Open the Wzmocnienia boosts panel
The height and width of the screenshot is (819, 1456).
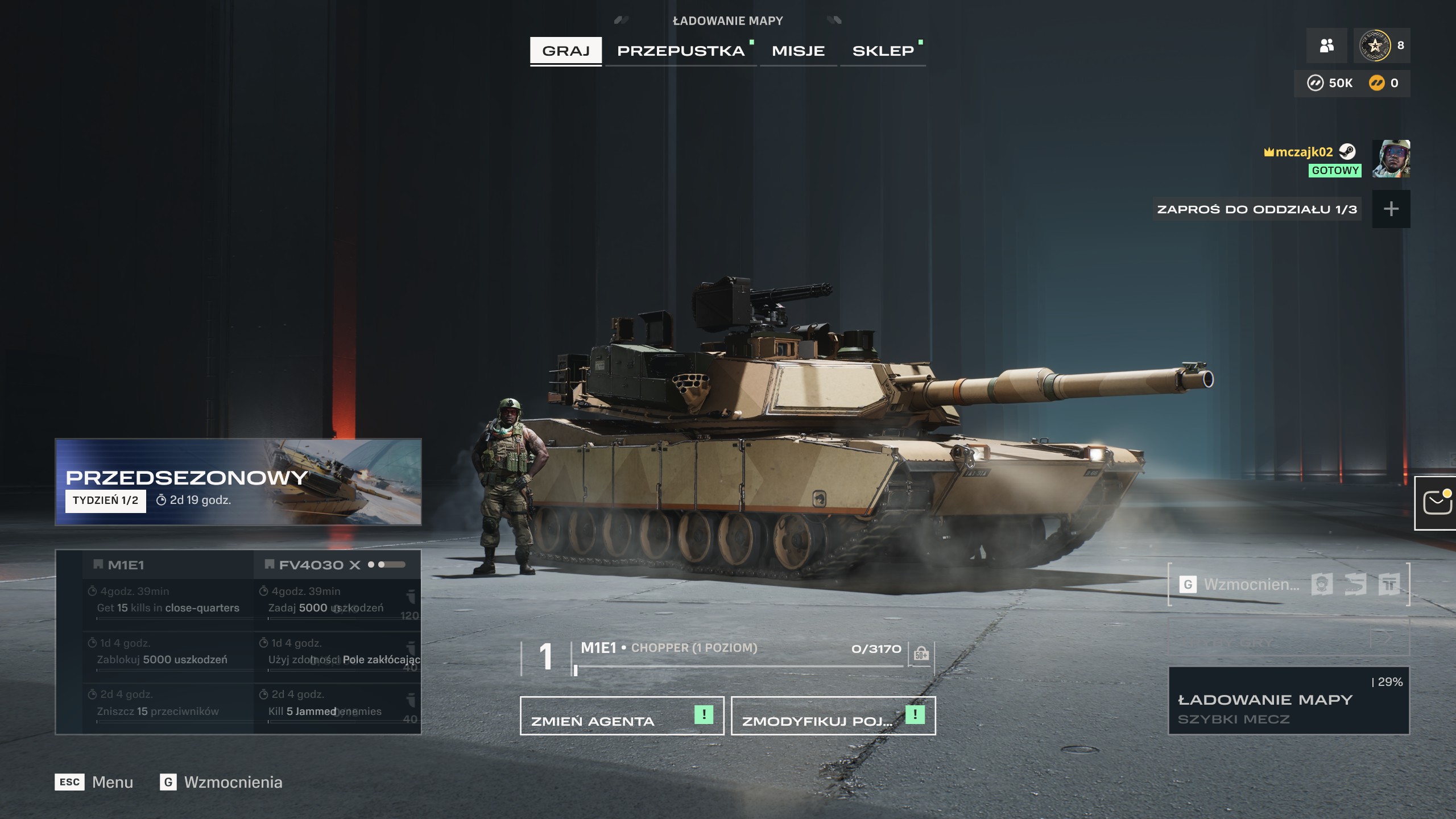point(1288,584)
